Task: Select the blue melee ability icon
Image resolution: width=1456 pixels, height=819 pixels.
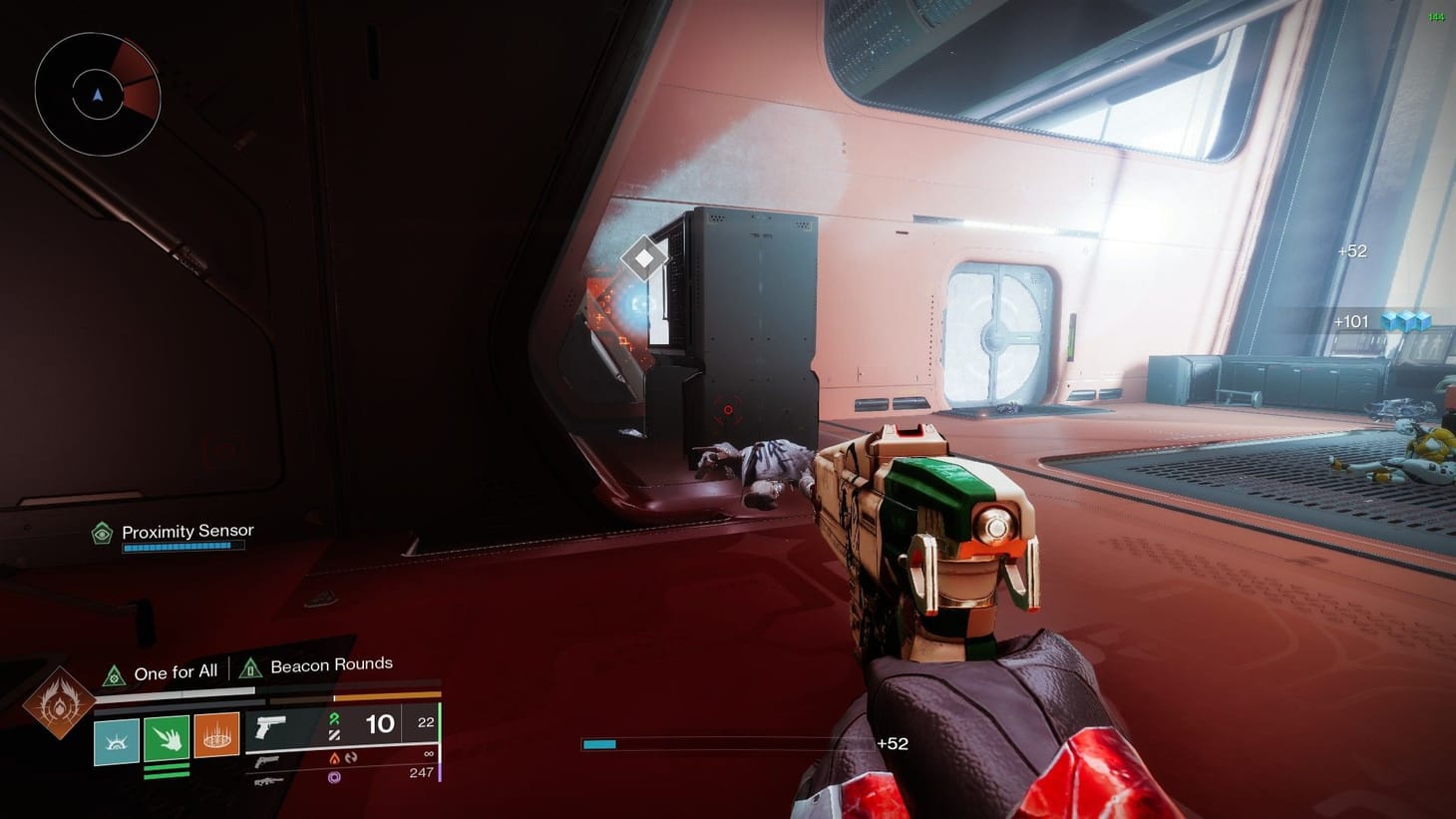Action: coord(118,740)
